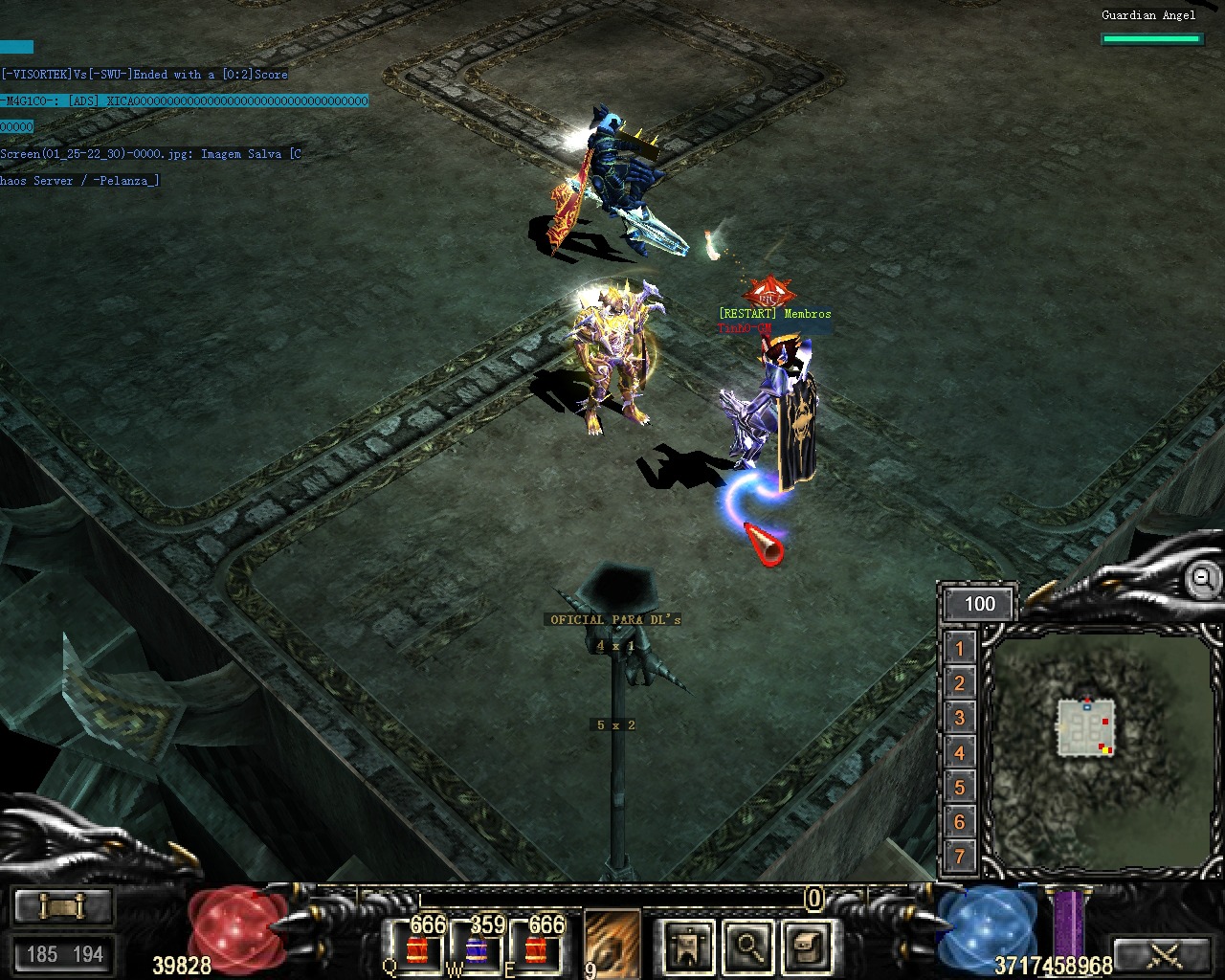Viewport: 1225px width, 980px height.
Task: Open the magnifying glass search button
Action: coord(747,947)
